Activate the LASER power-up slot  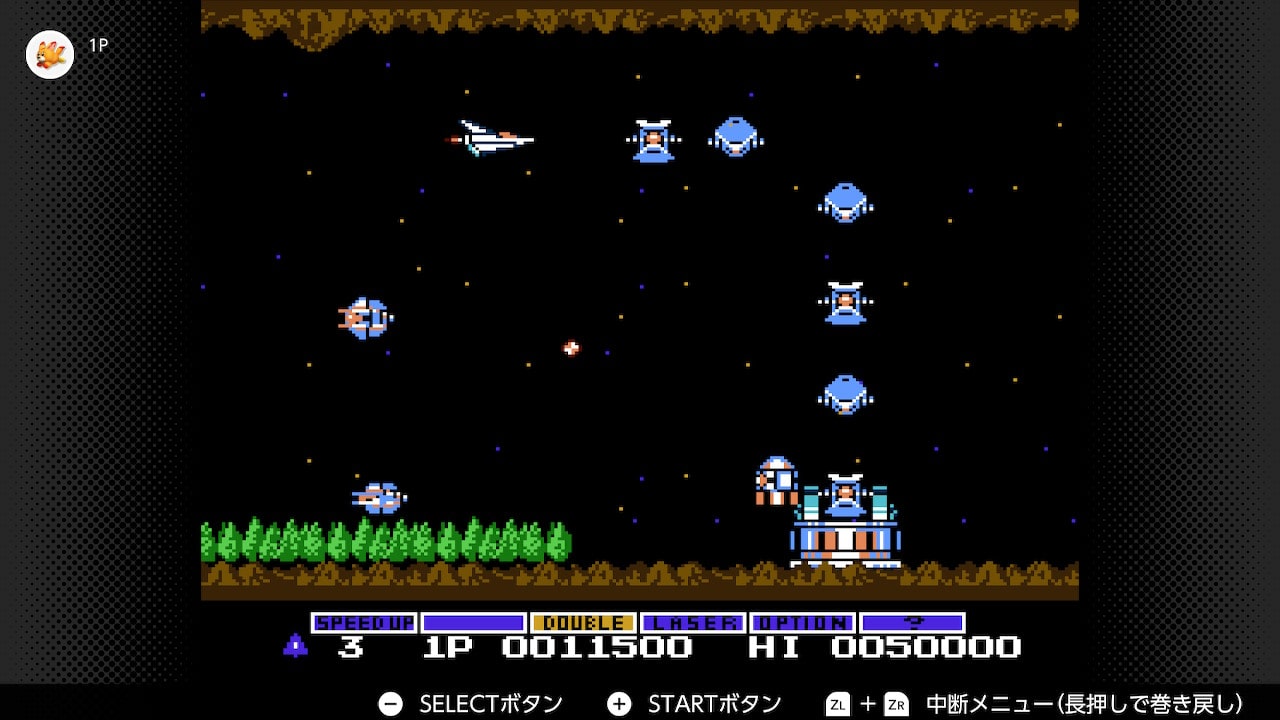click(693, 623)
